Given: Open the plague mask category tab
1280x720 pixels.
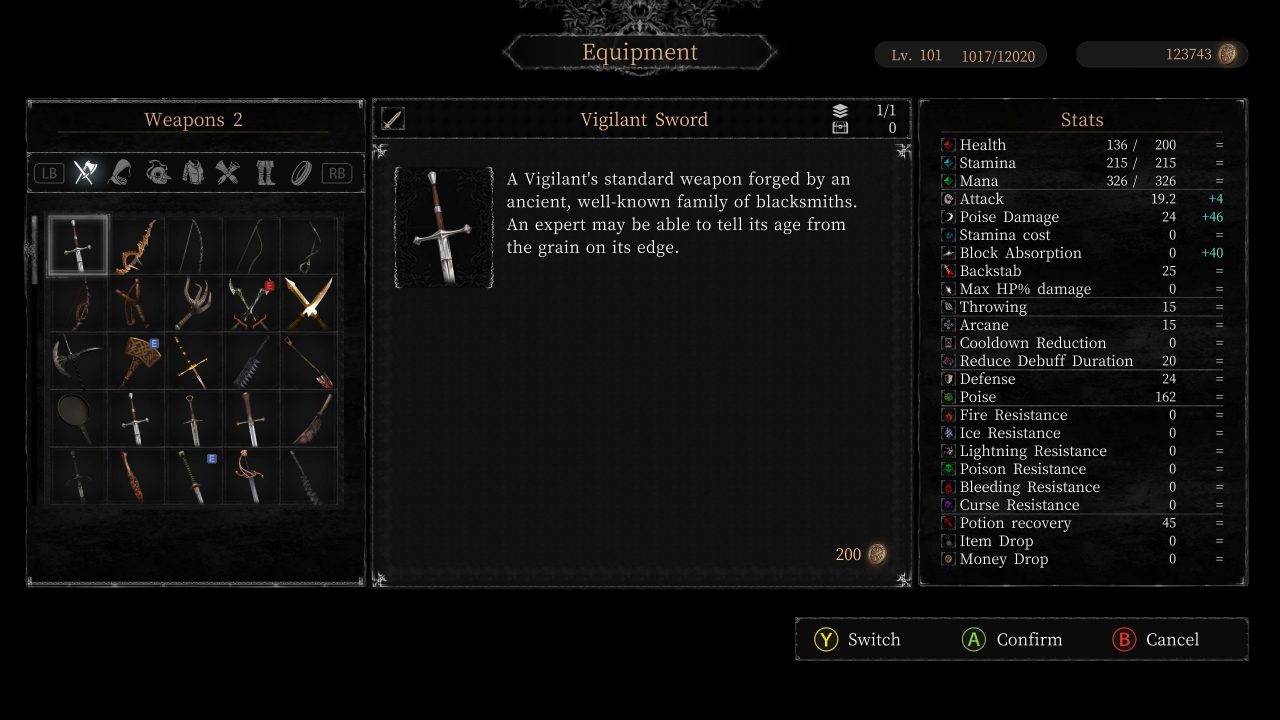Looking at the screenshot, I should click(x=157, y=173).
